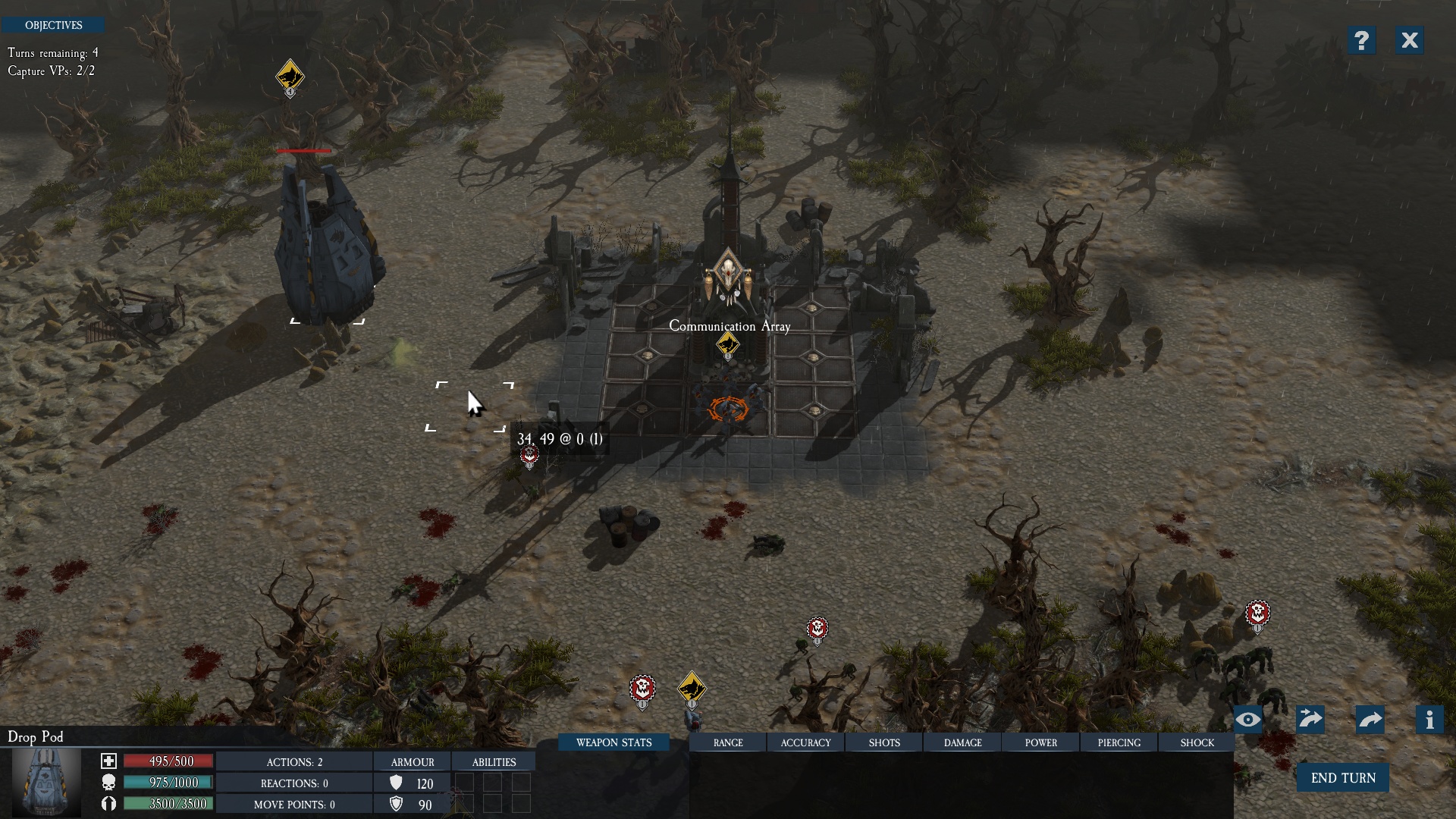Select the Communication Array objective marker
Viewport: 1456px width, 819px height.
tap(728, 346)
